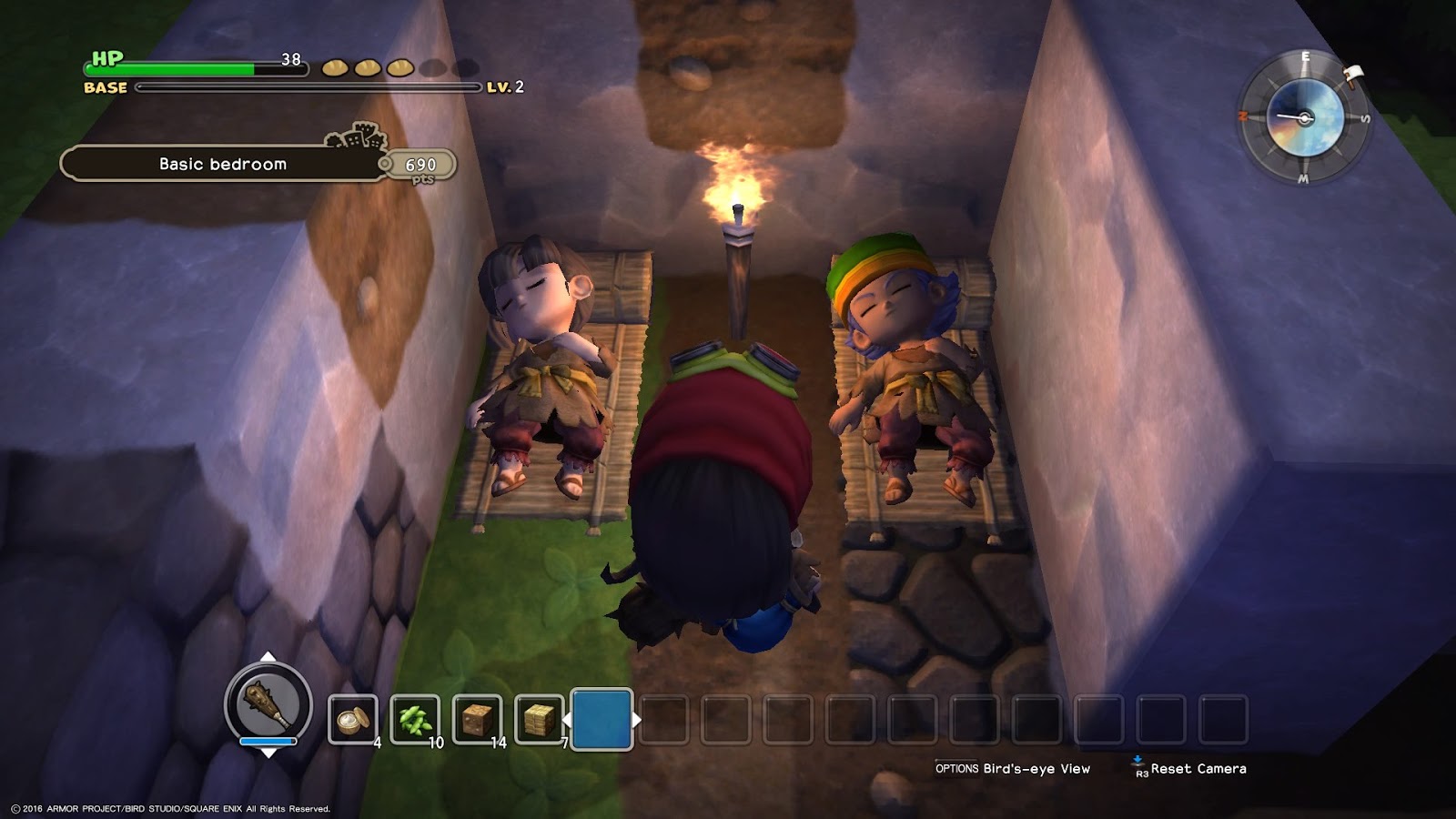
Task: Click the arrow above the weapon icon
Action: coord(268,656)
